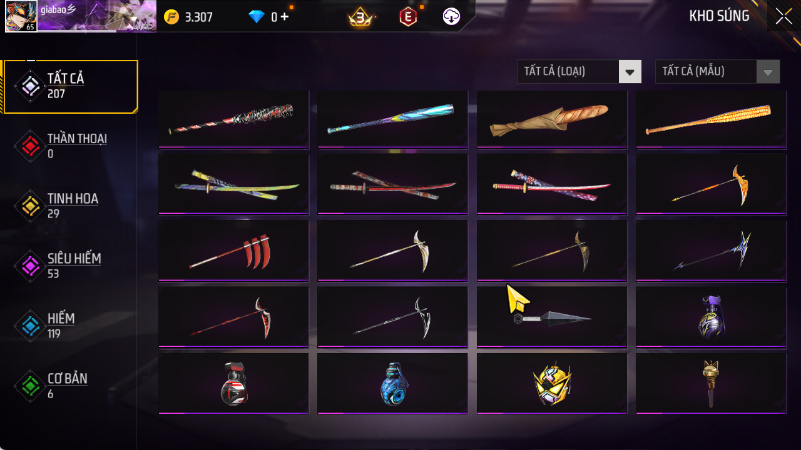Choose the gold lion mask item
This screenshot has height=450, width=801.
click(x=552, y=383)
